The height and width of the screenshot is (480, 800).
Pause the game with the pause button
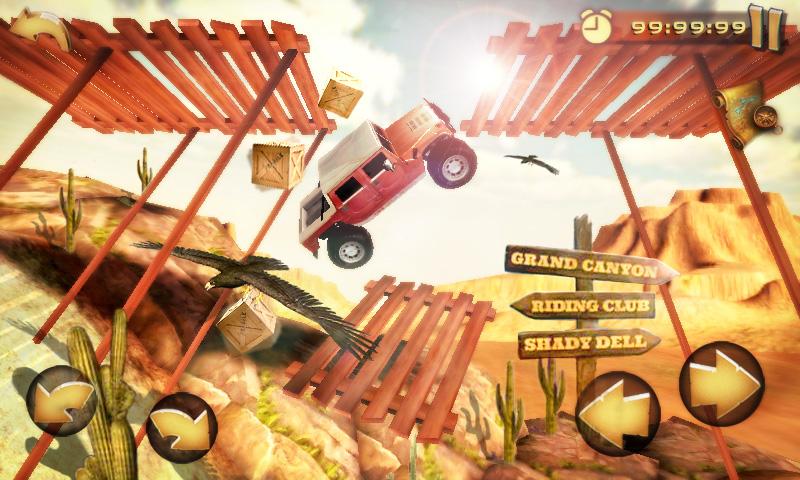click(767, 27)
